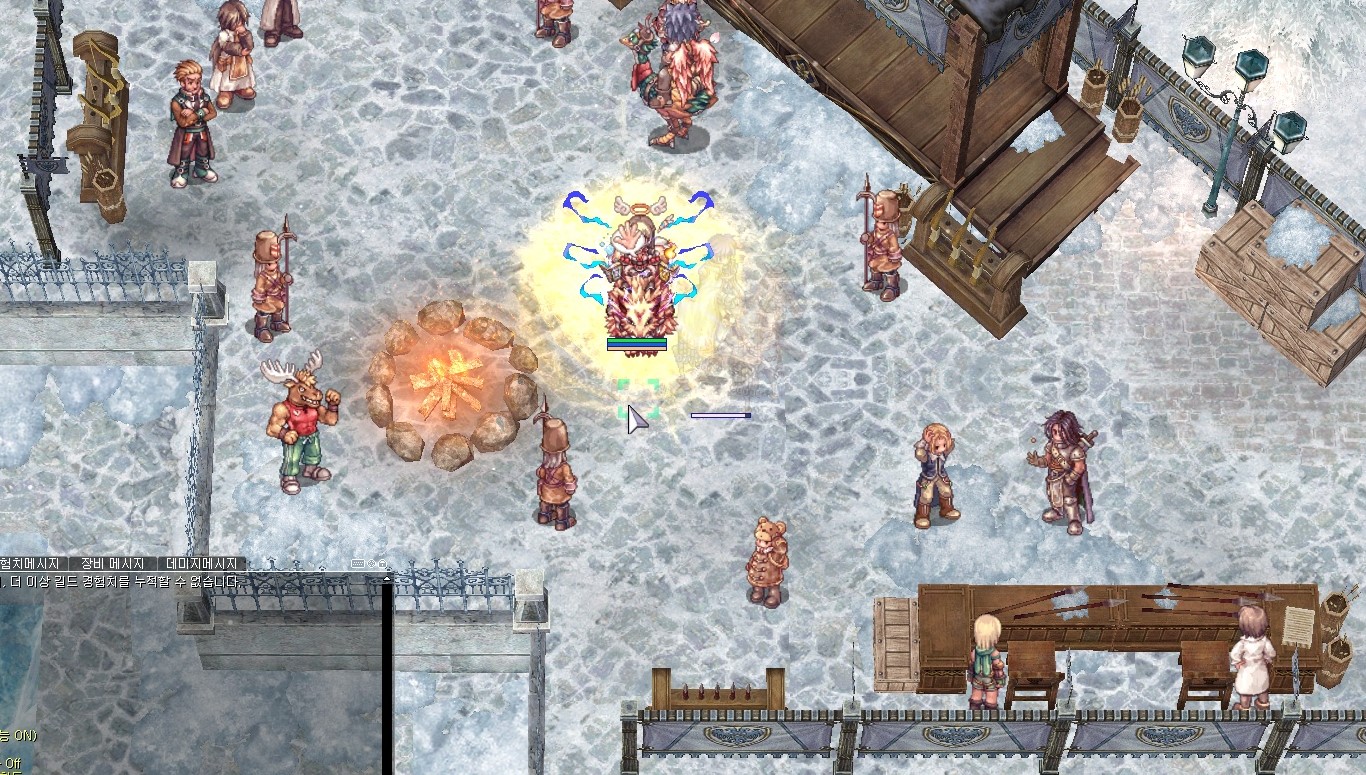This screenshot has width=1366, height=775.
Task: Select the 데미지메시지 chat tab
Action: pyautogui.click(x=201, y=564)
